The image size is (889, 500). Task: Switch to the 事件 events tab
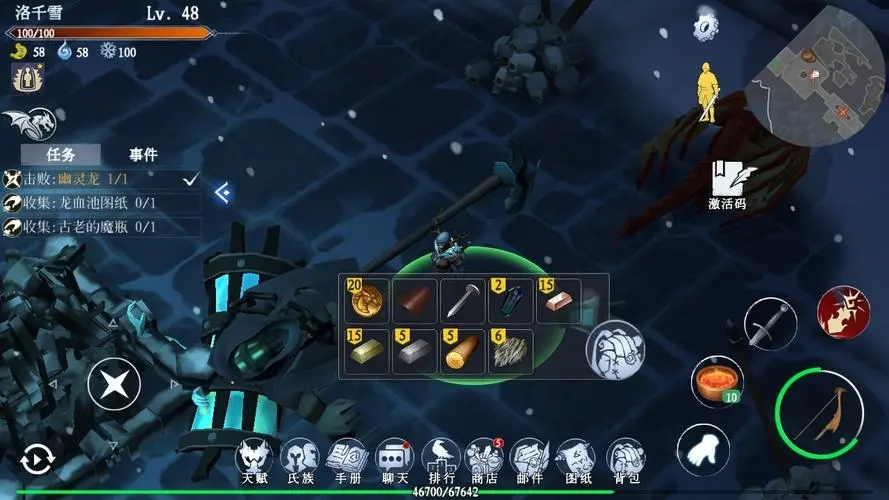click(143, 155)
